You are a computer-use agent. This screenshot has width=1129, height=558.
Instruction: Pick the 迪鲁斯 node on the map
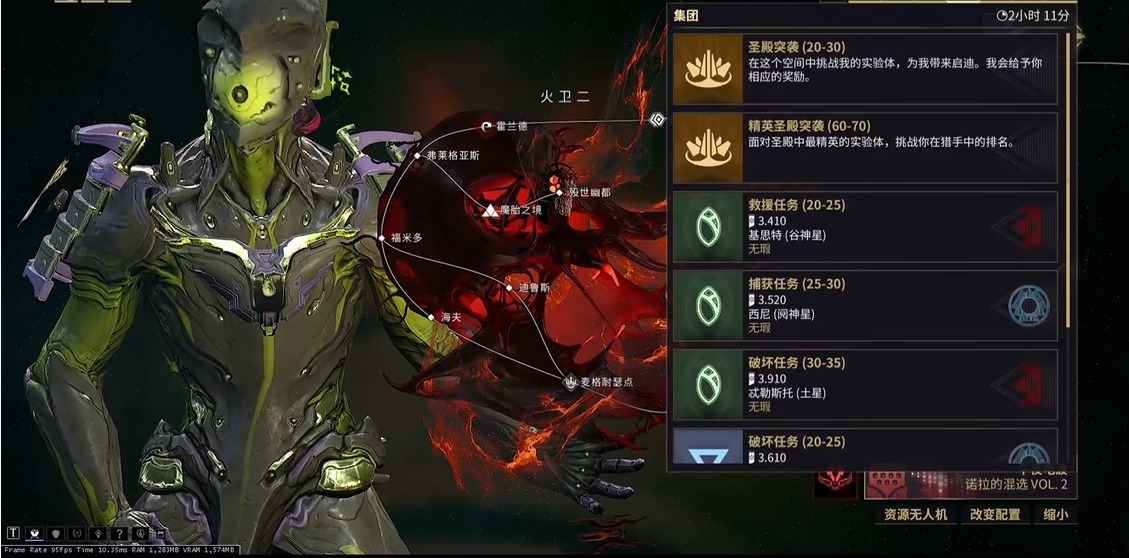[x=510, y=288]
